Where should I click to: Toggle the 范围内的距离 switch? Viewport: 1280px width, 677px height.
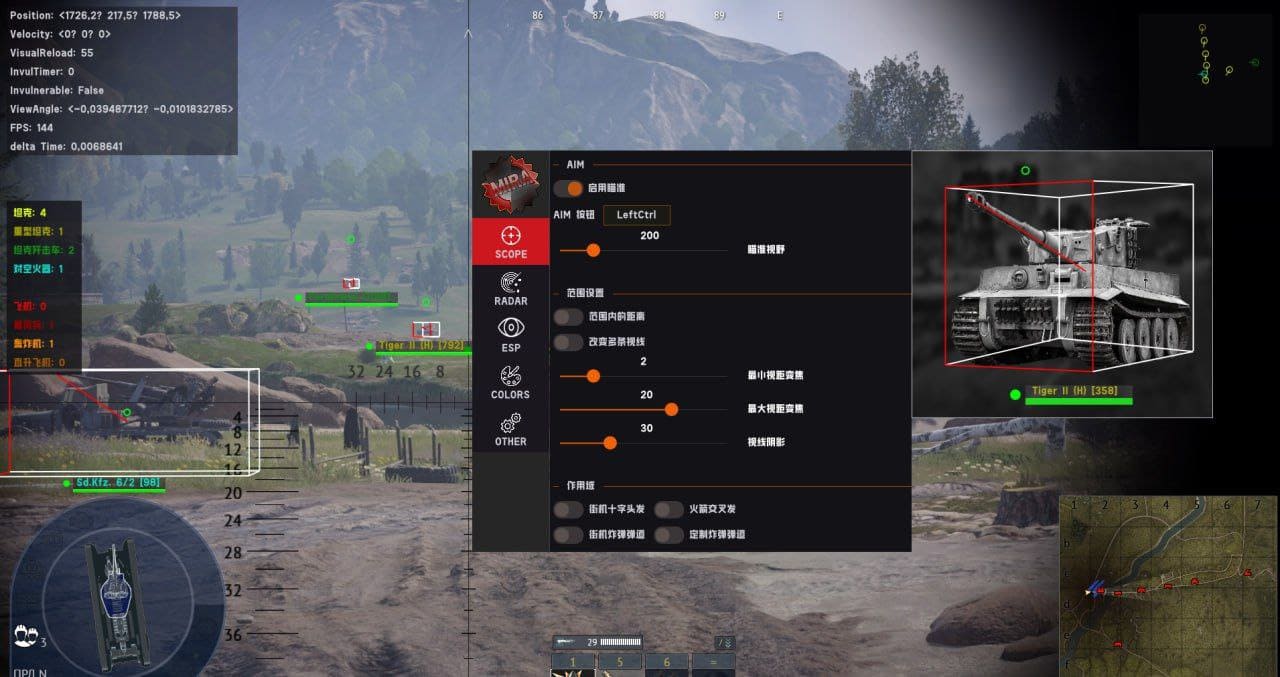click(569, 316)
